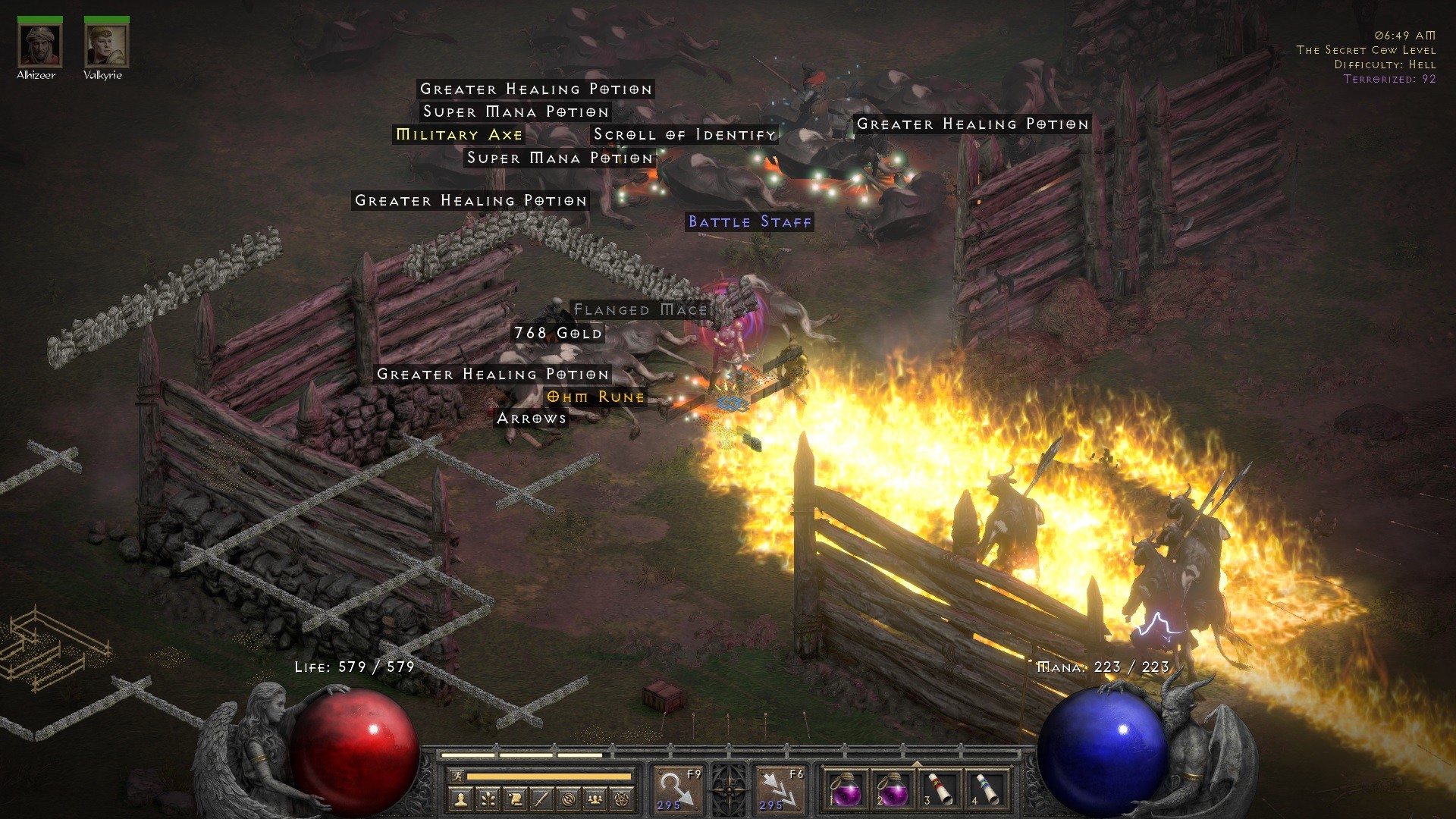Use the purple potion in belt slot 1
The height and width of the screenshot is (819, 1456).
coord(846,790)
